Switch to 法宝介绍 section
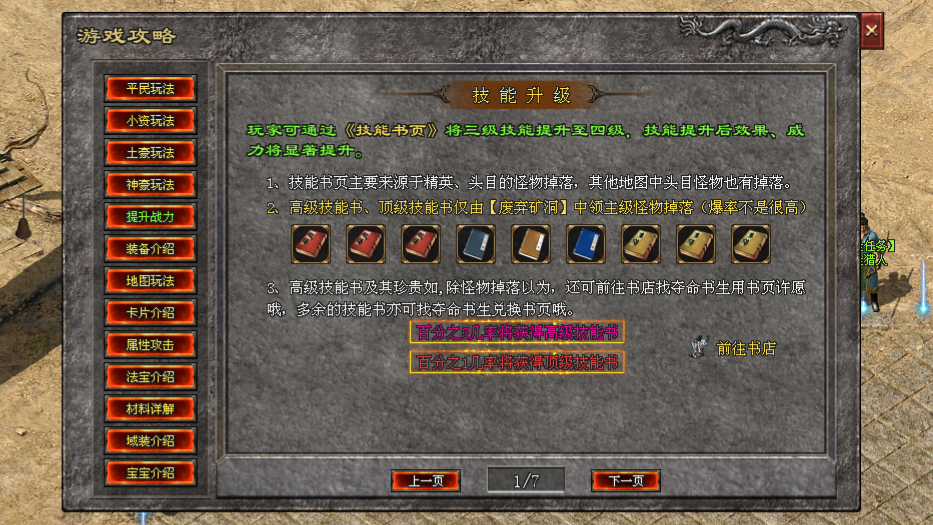Image resolution: width=933 pixels, height=525 pixels. coord(150,377)
